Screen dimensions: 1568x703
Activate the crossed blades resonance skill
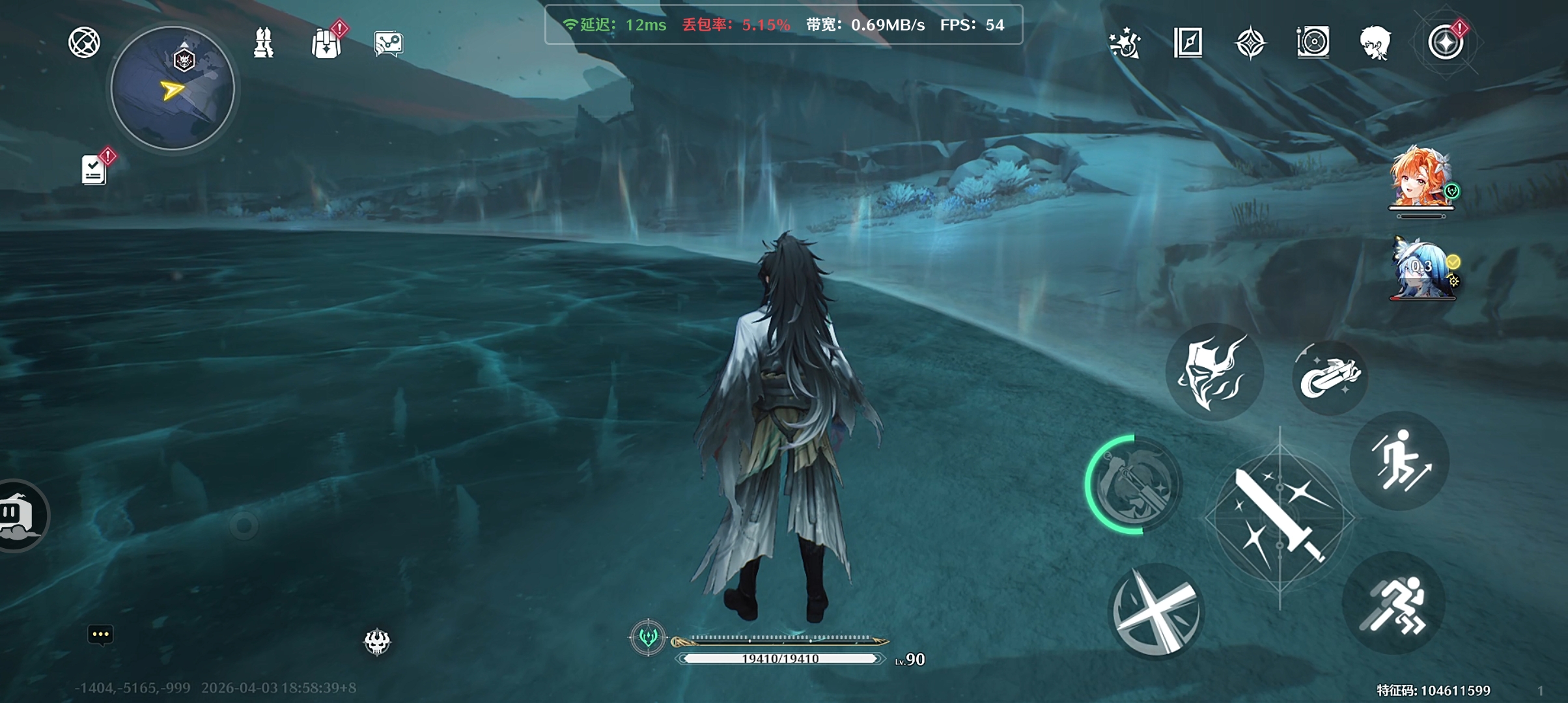[x=1156, y=611]
